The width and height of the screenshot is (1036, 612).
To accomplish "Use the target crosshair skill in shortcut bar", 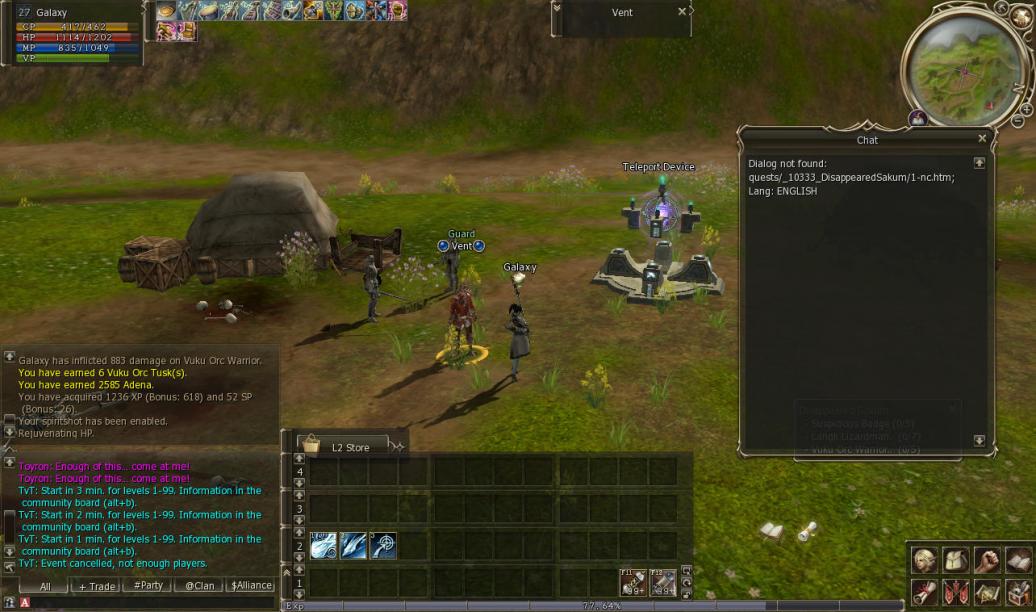I will click(383, 545).
